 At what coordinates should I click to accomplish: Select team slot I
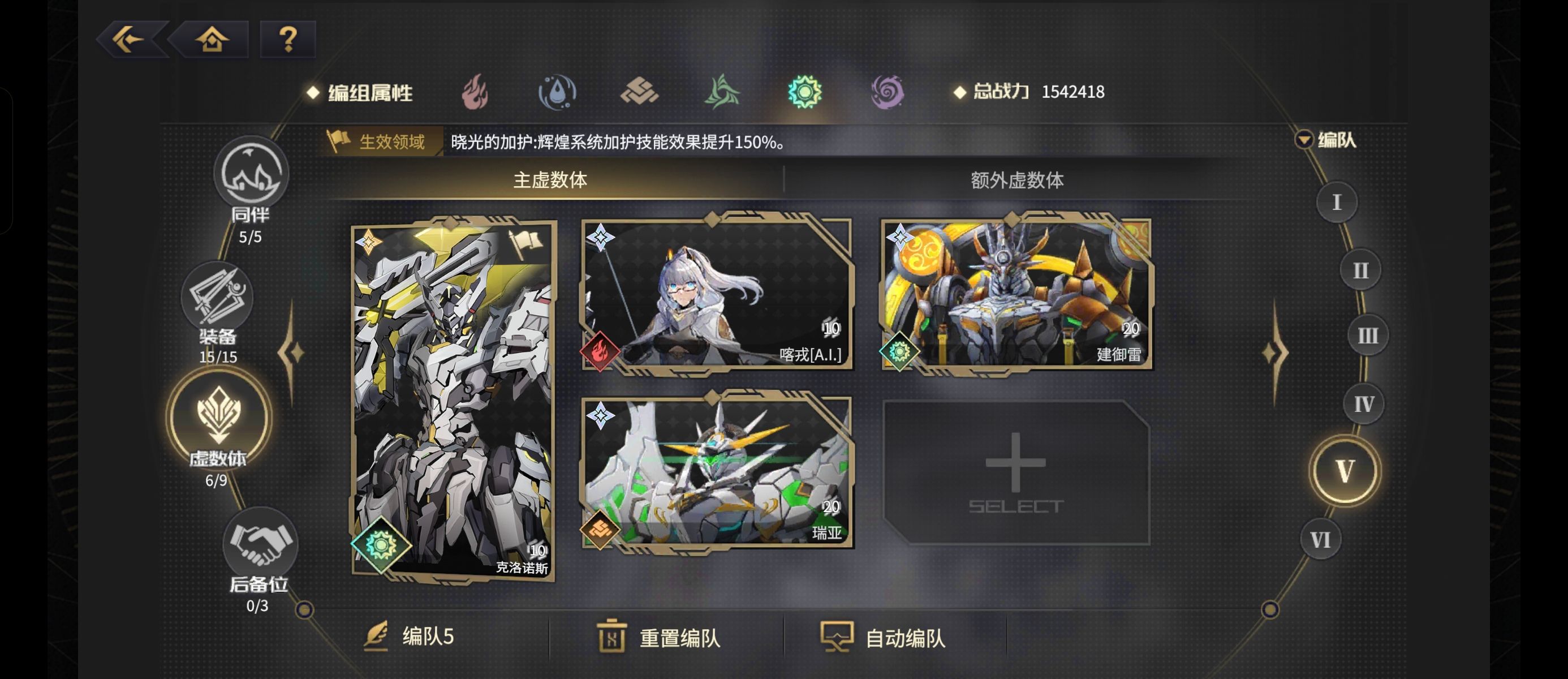(1337, 201)
